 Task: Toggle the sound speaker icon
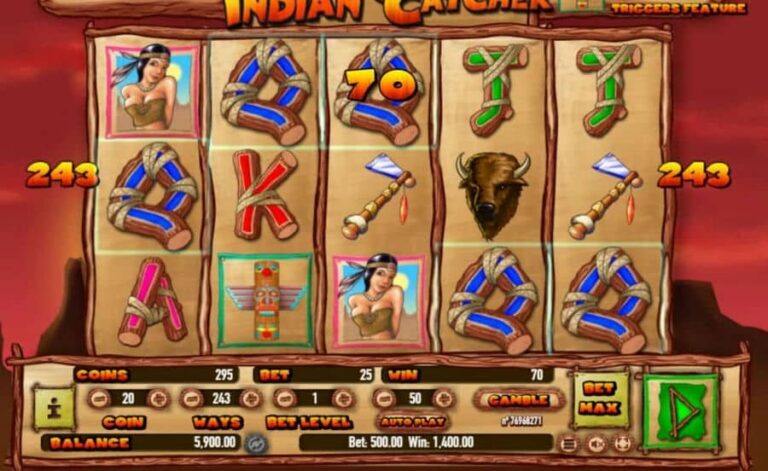tap(596, 443)
